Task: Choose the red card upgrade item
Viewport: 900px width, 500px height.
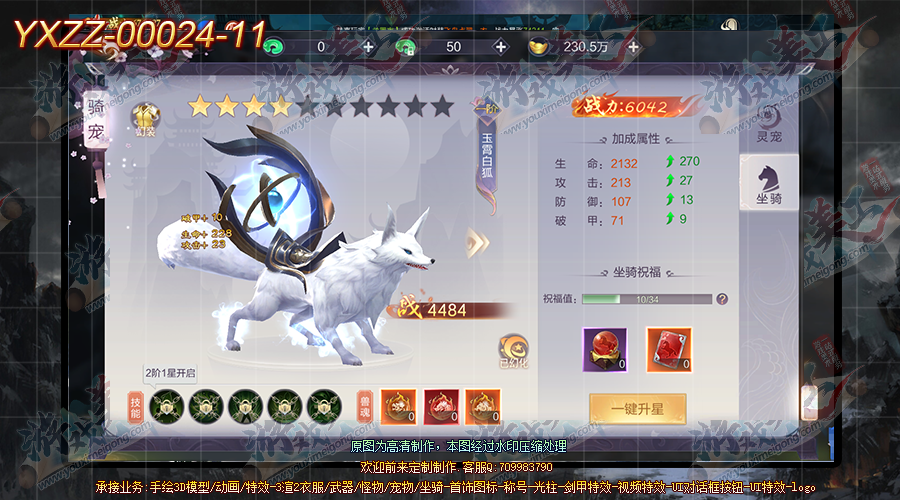Action: click(668, 349)
